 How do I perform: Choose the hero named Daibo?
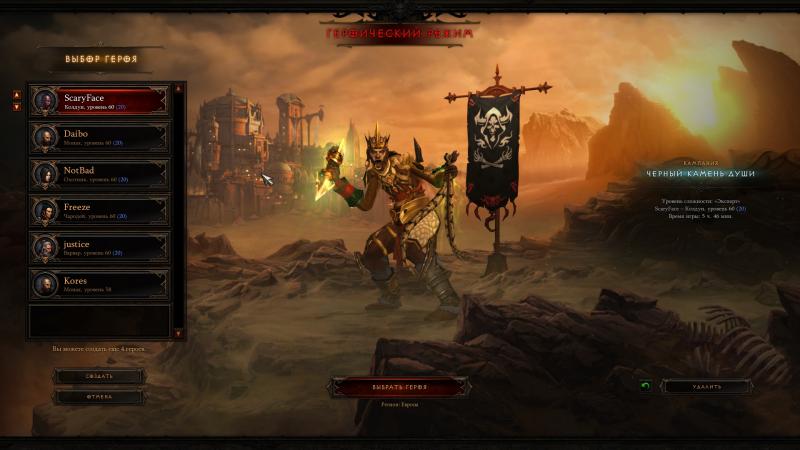click(99, 137)
